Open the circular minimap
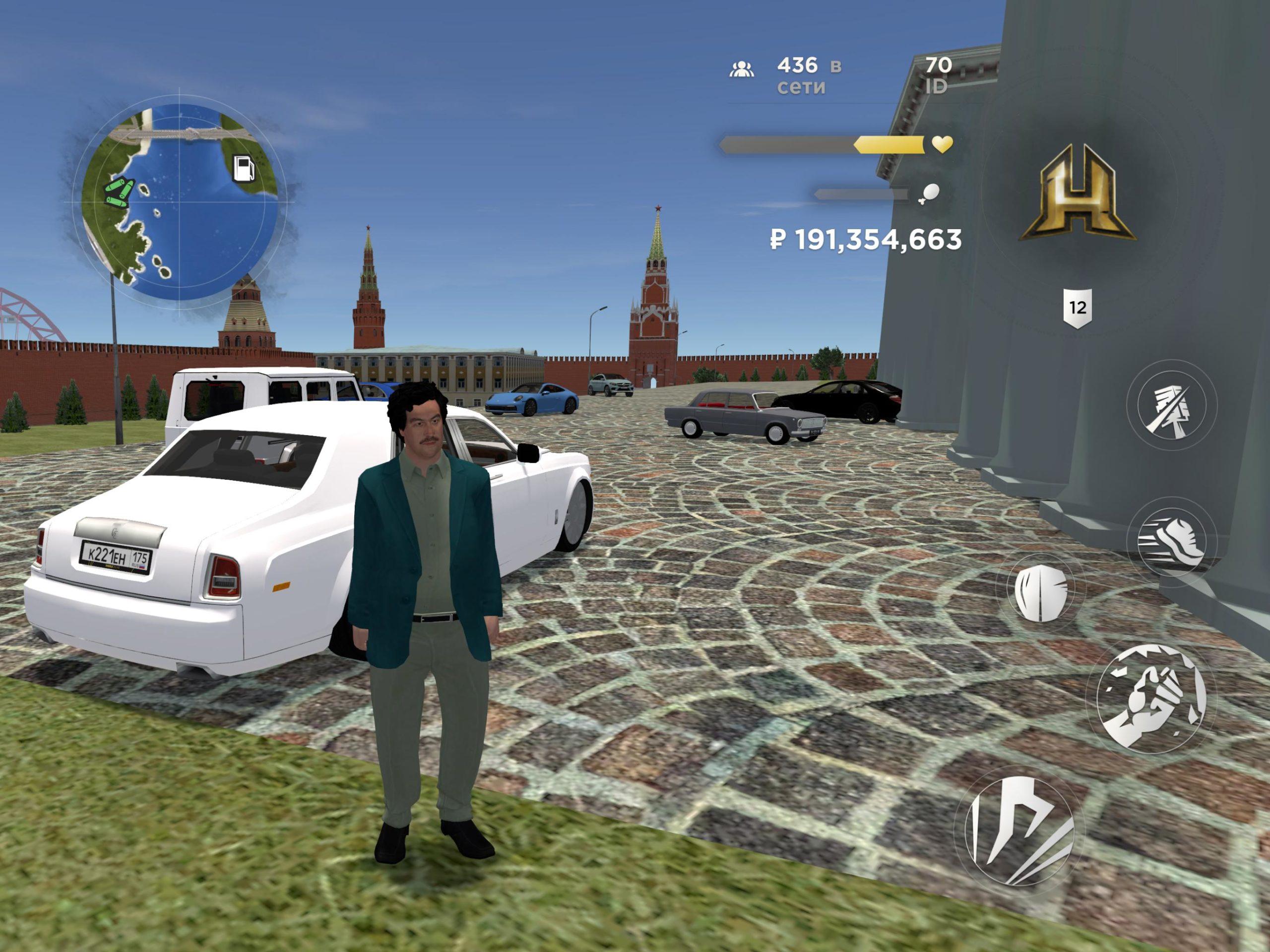This screenshot has width=1270, height=952. (179, 202)
